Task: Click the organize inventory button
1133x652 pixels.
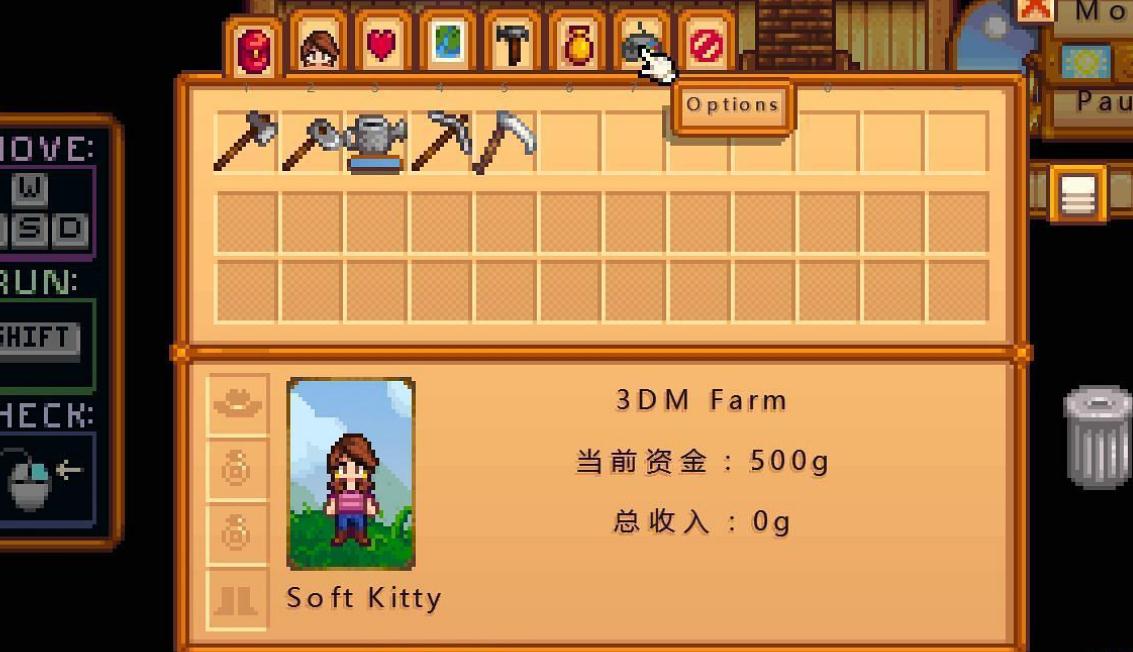Action: click(1077, 194)
